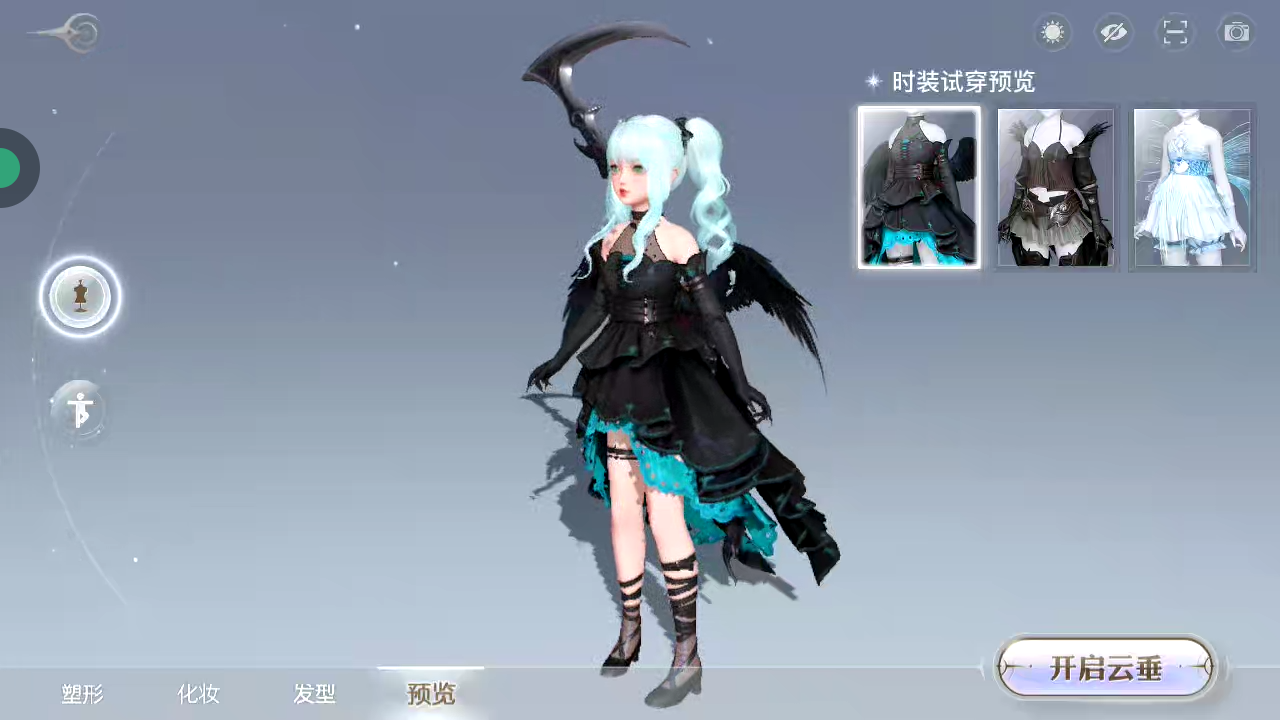Select the white fairy dress thumbnail

point(1191,188)
